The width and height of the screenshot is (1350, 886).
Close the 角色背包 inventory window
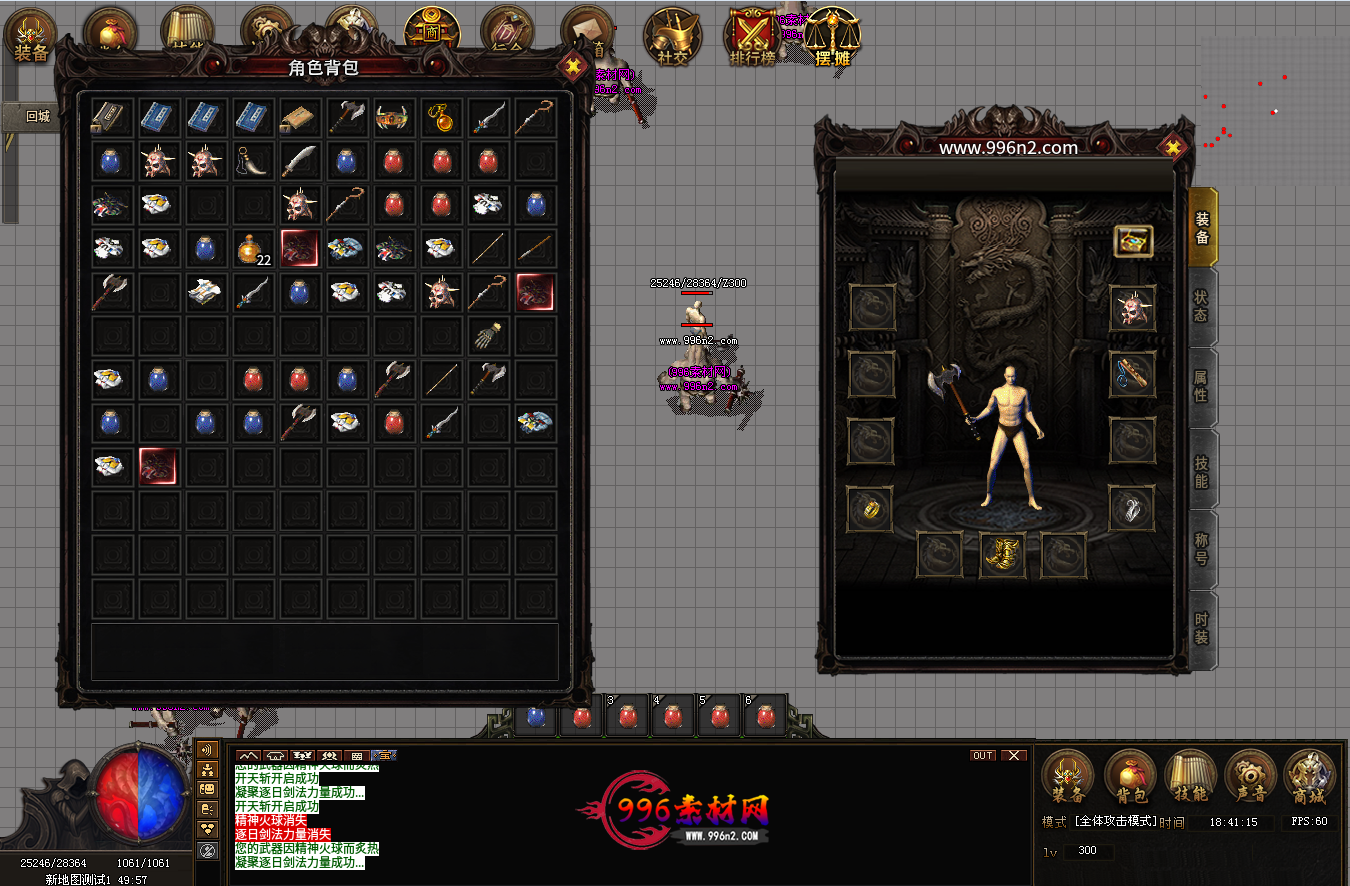pos(572,67)
